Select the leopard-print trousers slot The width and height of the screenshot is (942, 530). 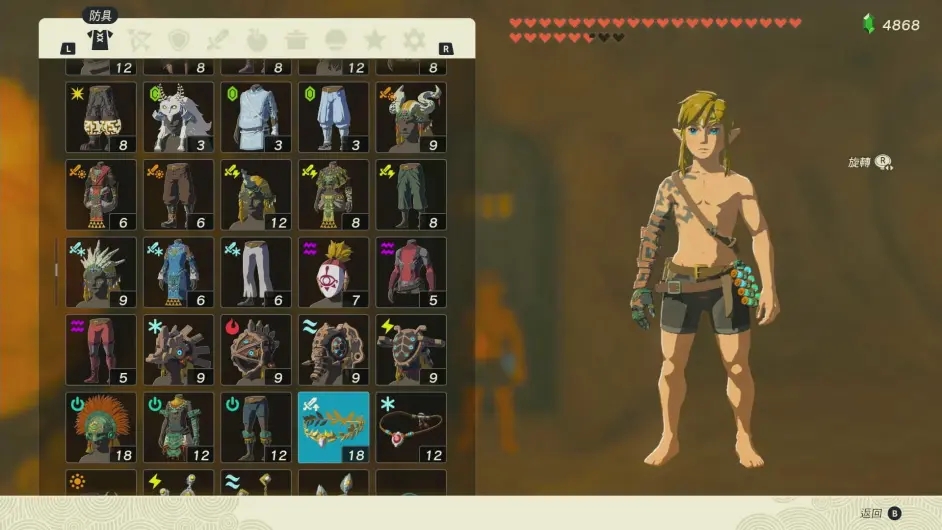101,117
